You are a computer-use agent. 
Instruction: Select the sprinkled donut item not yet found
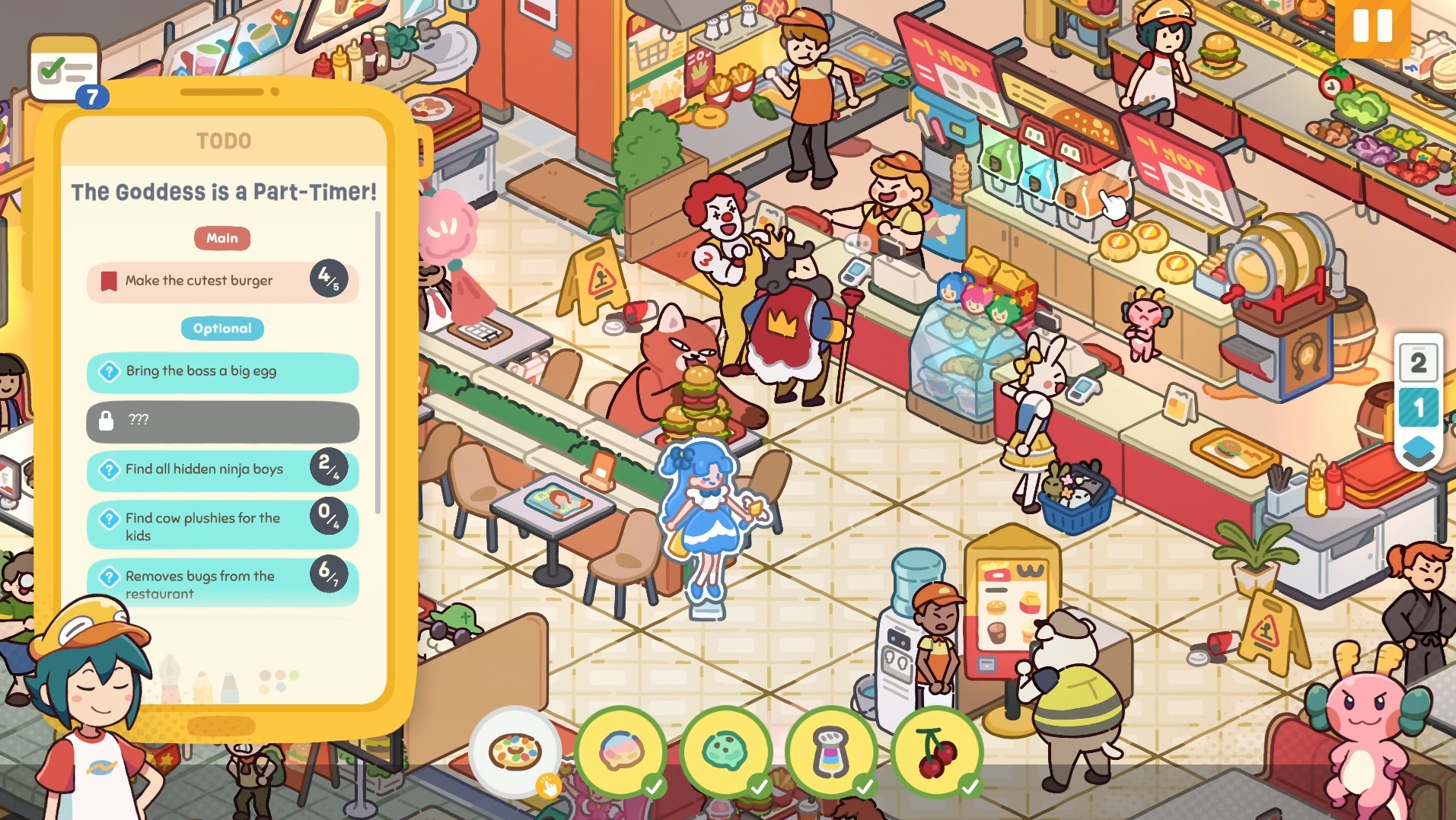(x=515, y=752)
